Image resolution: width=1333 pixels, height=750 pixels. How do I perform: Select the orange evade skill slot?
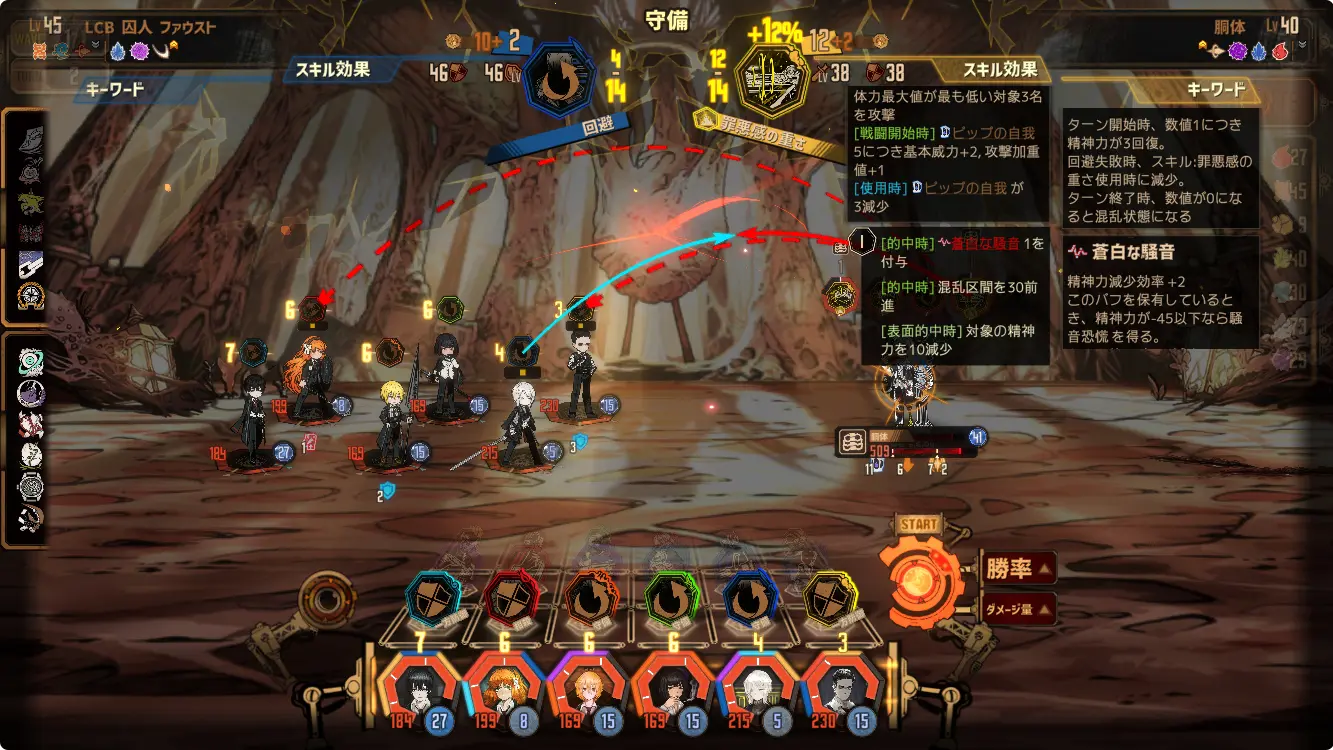point(590,599)
